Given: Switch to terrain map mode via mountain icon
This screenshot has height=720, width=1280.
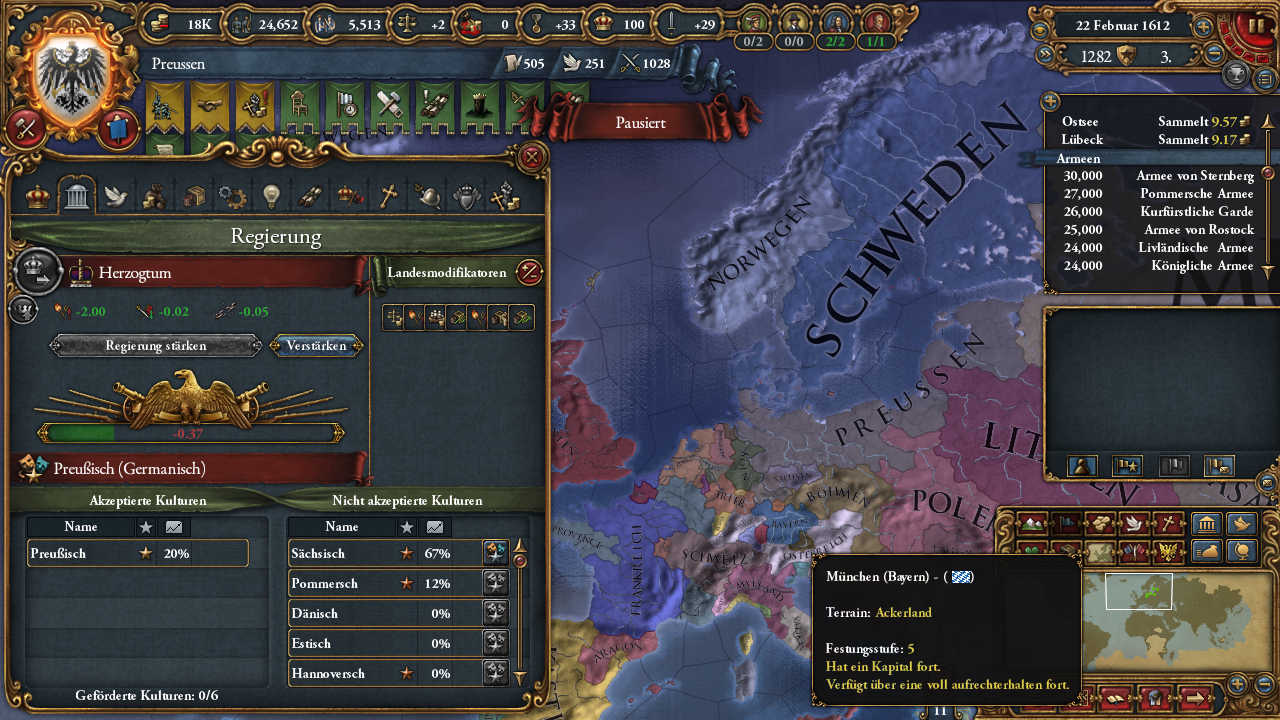Looking at the screenshot, I should [x=1032, y=523].
